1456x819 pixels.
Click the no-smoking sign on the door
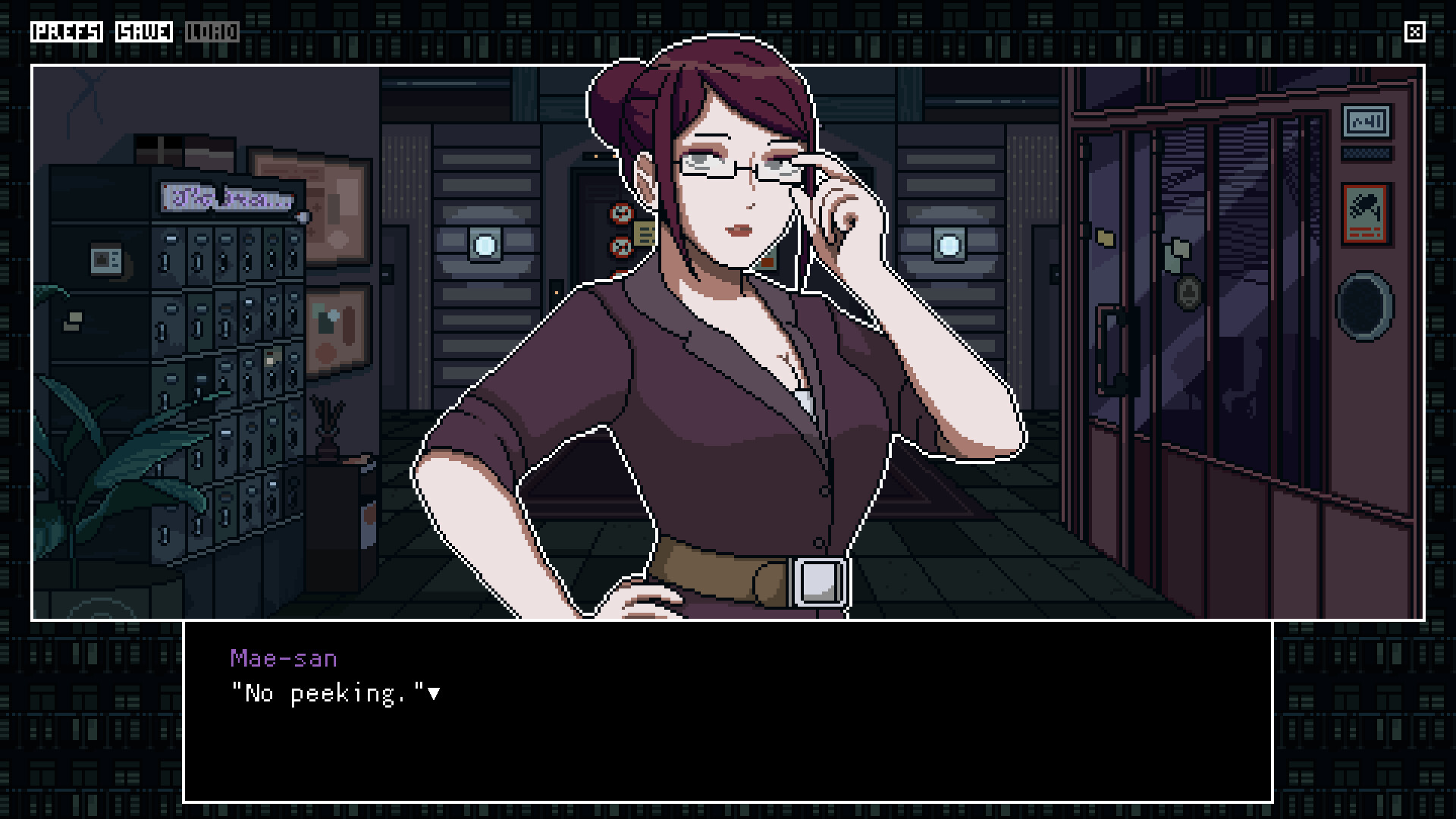coord(620,213)
